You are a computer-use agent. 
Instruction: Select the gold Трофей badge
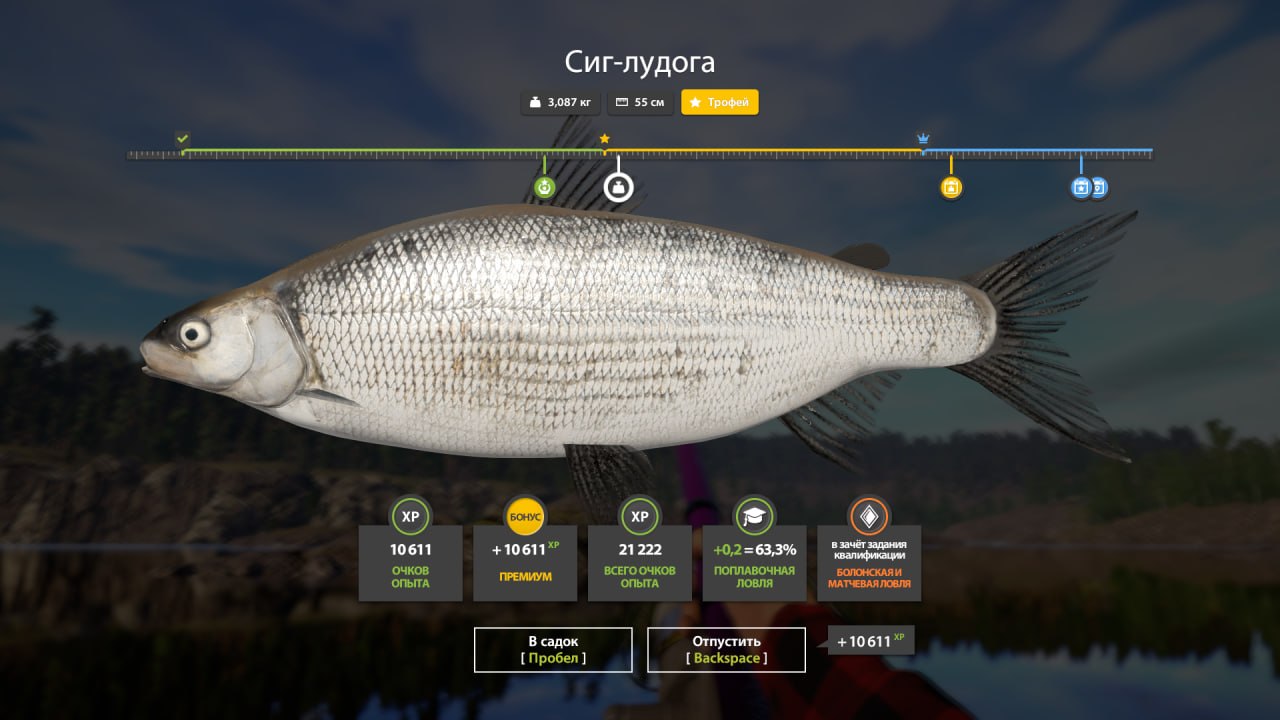coord(719,102)
